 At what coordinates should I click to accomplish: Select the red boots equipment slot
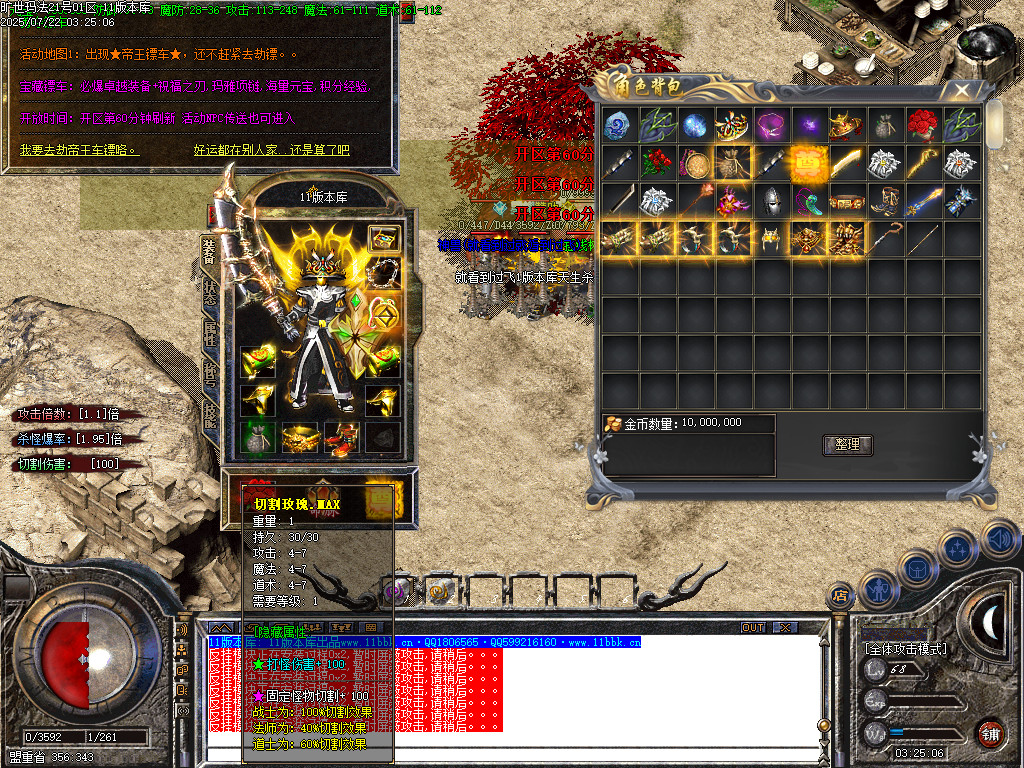[x=342, y=437]
